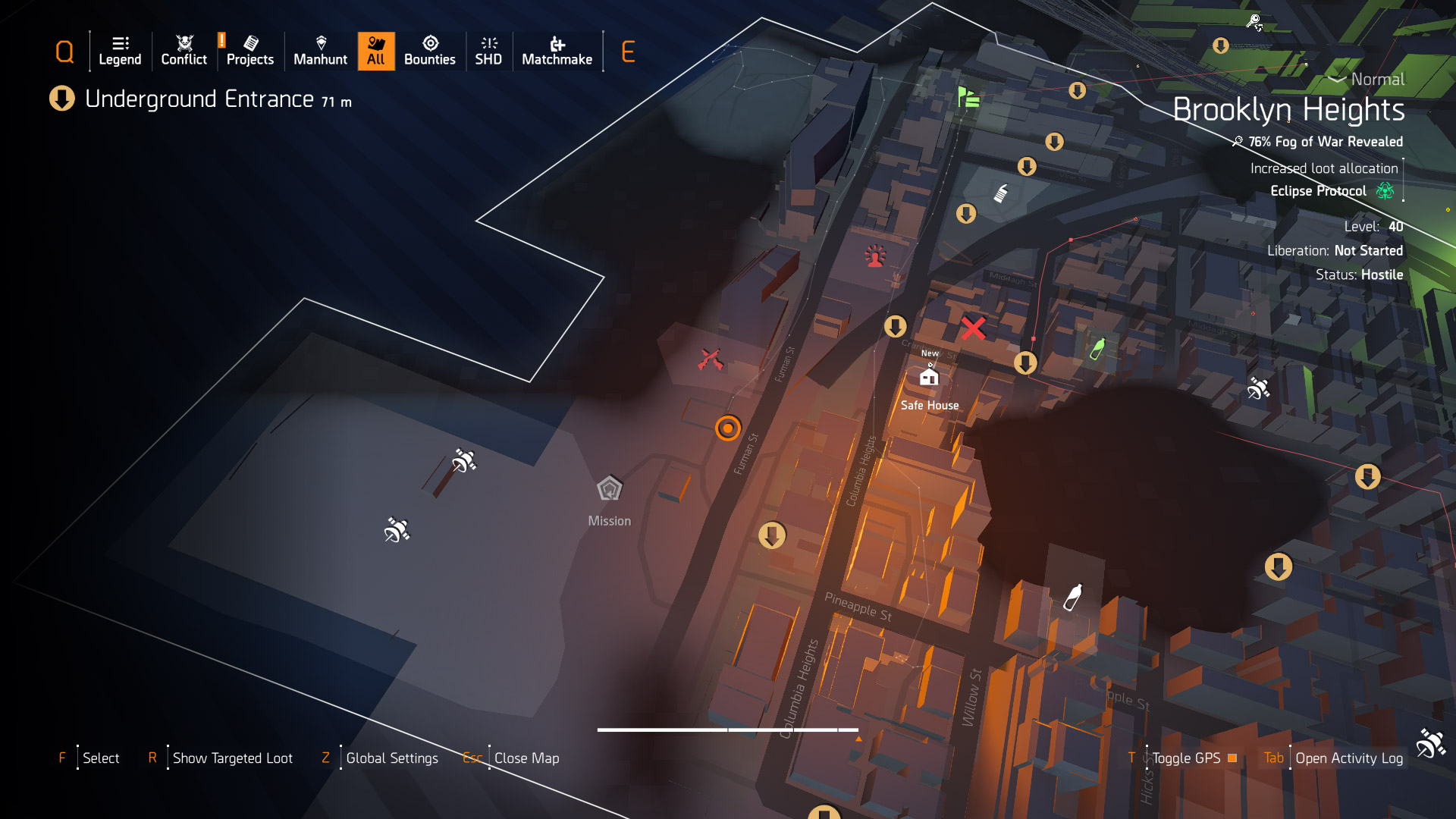Select the red crossed rifles marker
This screenshot has height=819, width=1456.
coord(711,359)
